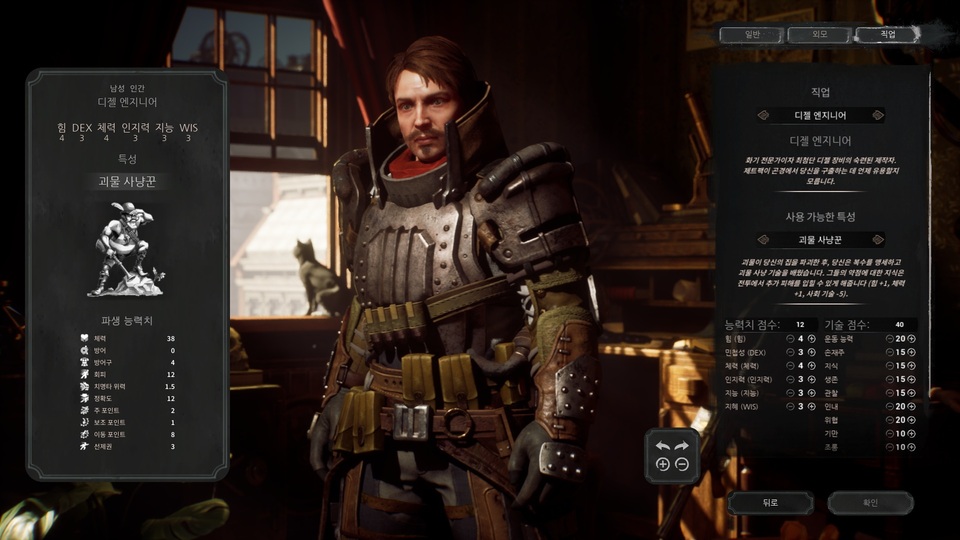
Task: Select the 직업 tab
Action: [x=887, y=35]
